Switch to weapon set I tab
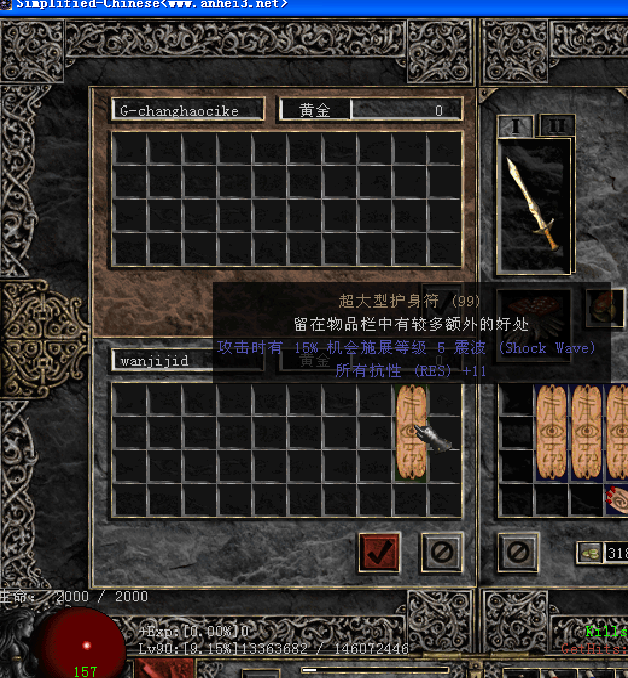This screenshot has width=628, height=678. coord(517,127)
